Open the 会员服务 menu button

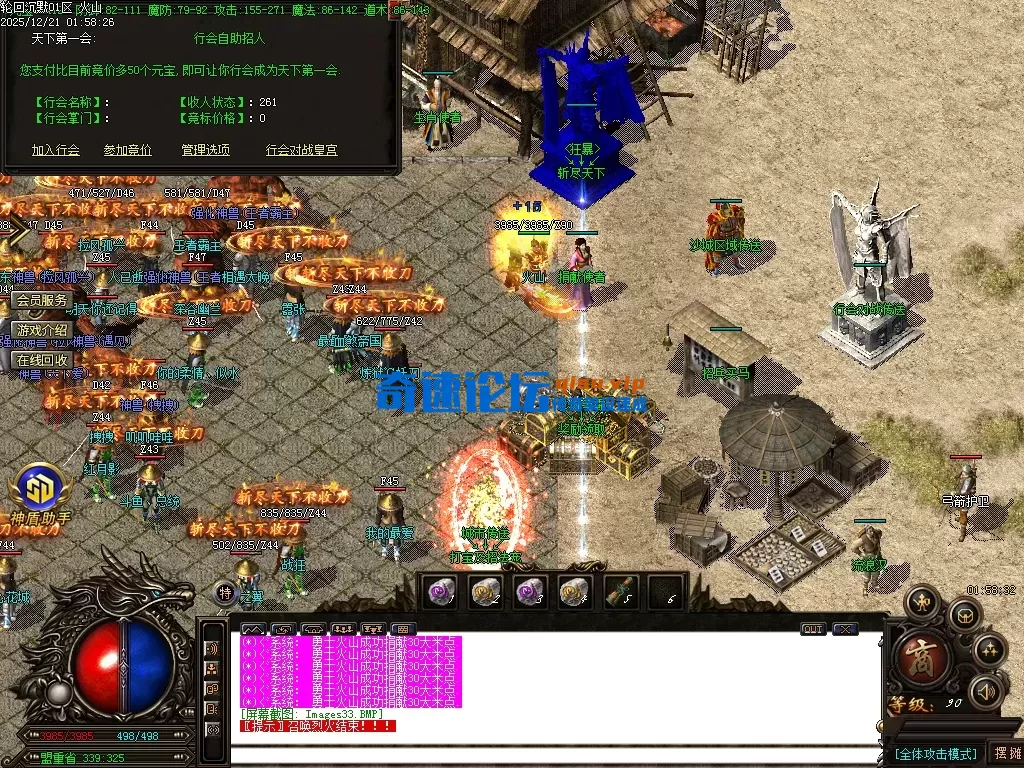click(x=42, y=300)
